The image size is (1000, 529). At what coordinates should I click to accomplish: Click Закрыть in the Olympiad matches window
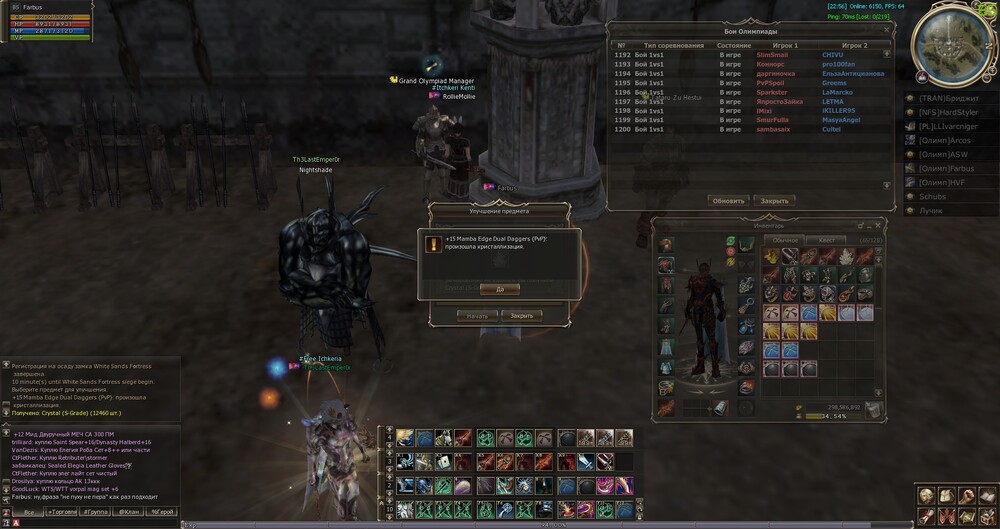pos(774,200)
